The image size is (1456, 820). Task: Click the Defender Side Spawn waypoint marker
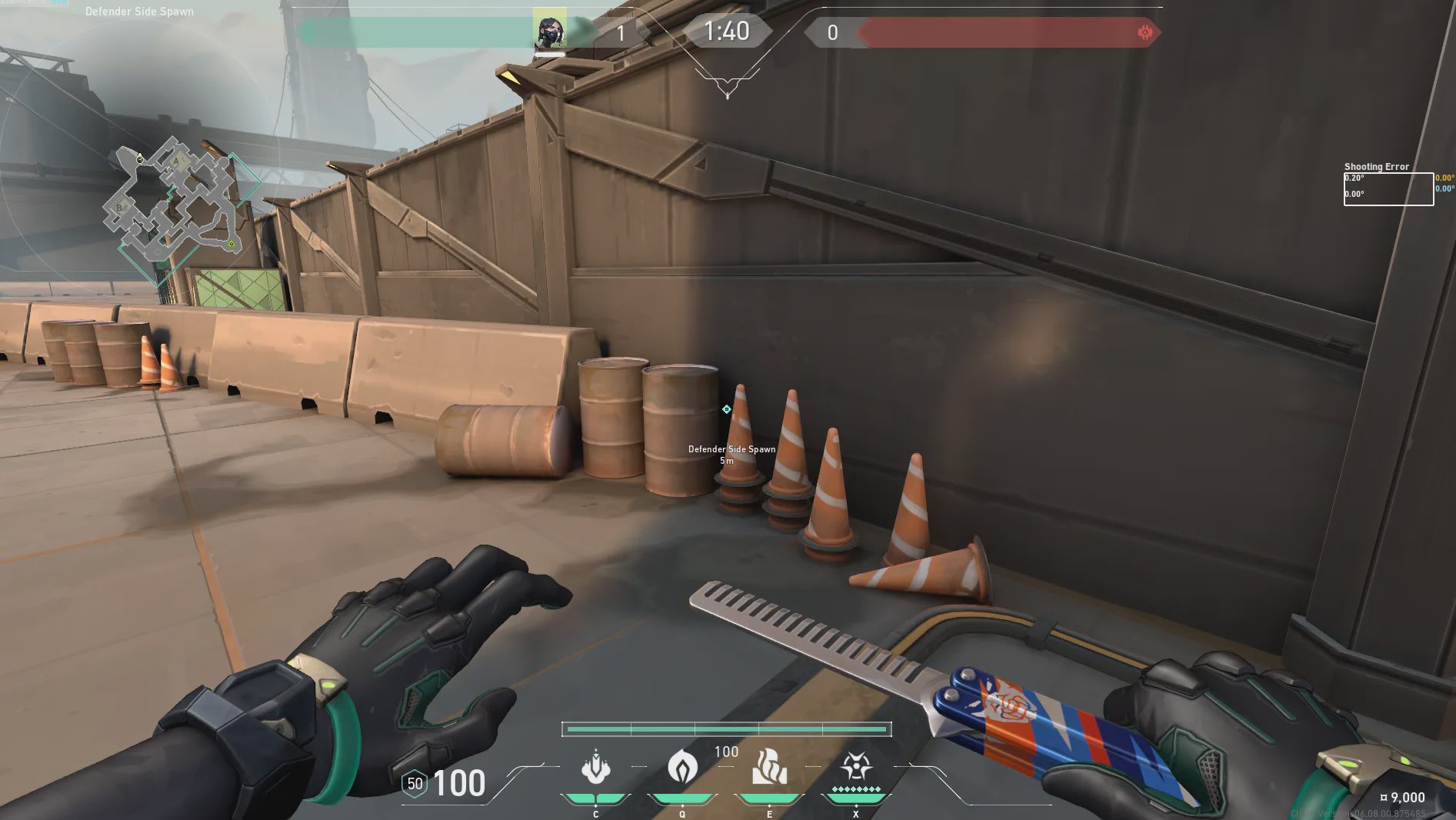click(x=726, y=409)
